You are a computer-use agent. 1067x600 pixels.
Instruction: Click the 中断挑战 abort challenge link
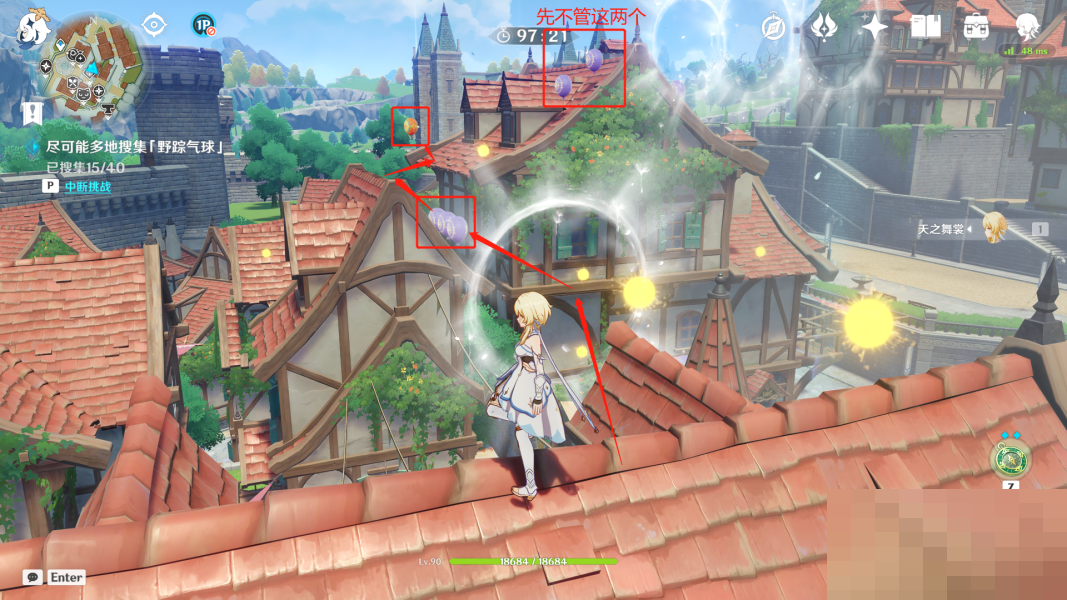[87, 186]
